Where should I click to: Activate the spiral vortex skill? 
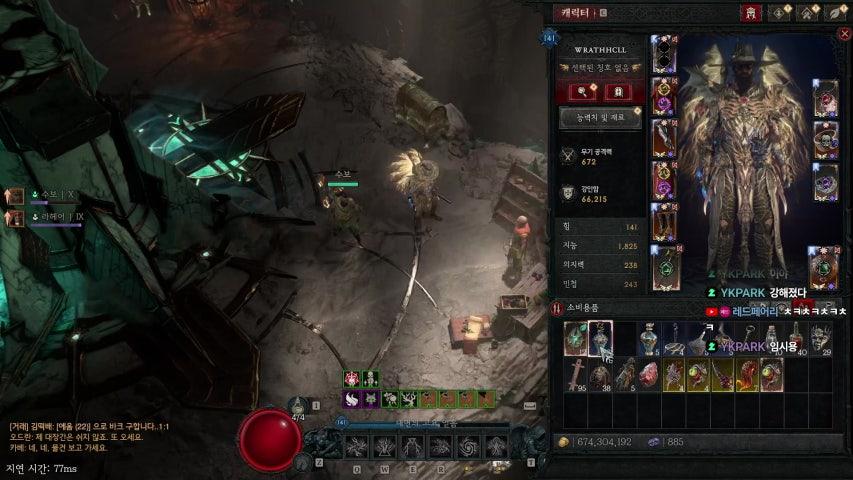(x=467, y=447)
